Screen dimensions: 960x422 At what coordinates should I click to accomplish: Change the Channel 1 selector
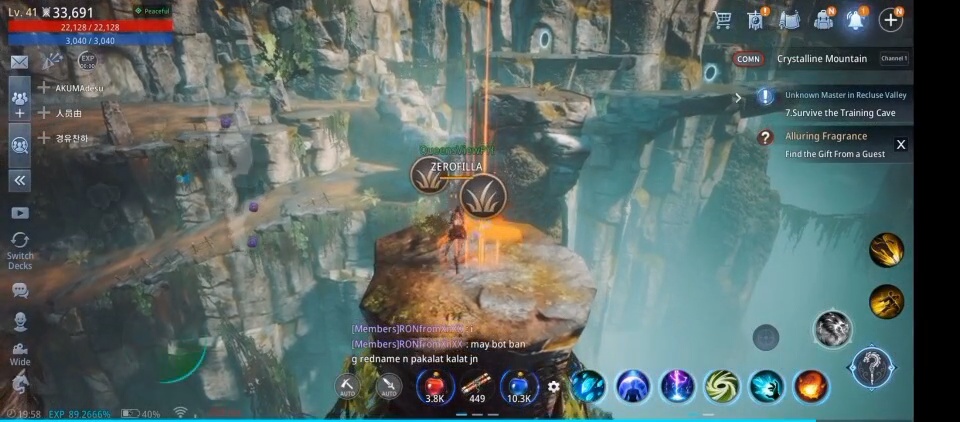[x=894, y=59]
